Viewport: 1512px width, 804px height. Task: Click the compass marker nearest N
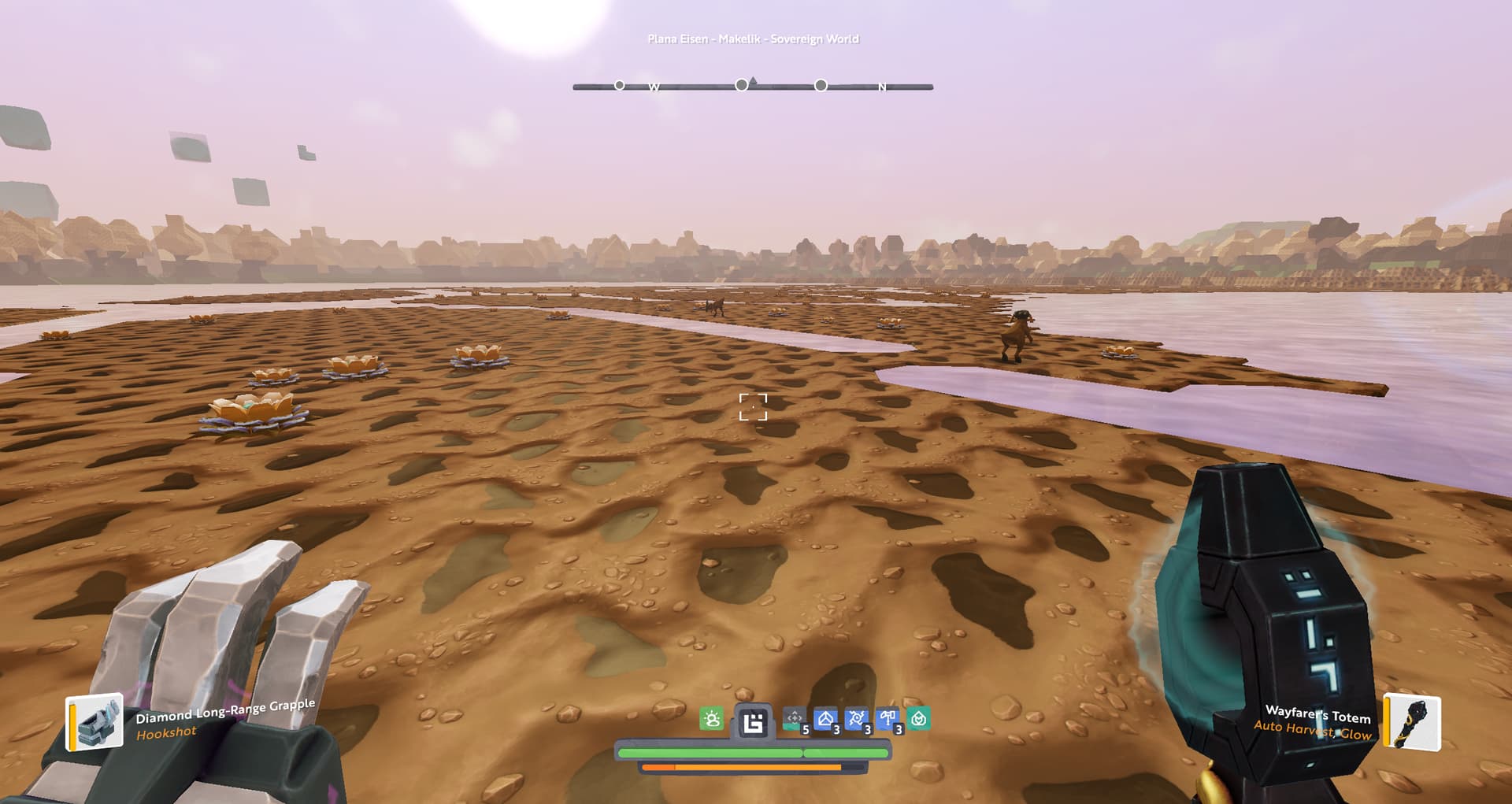pyautogui.click(x=821, y=85)
